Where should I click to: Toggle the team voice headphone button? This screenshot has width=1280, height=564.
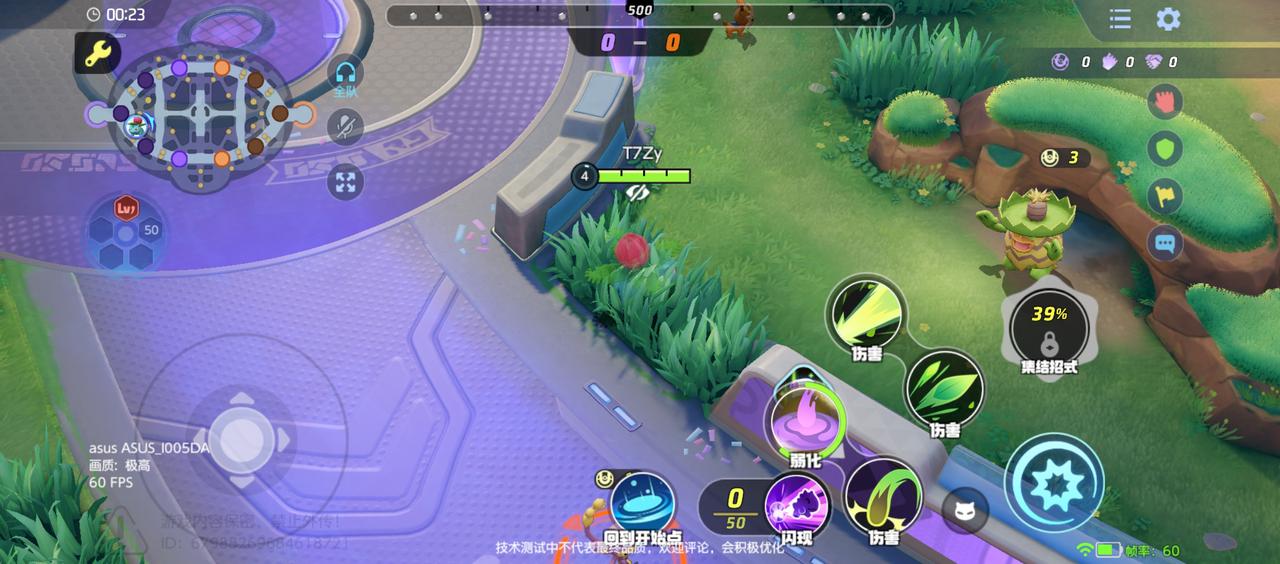click(346, 74)
